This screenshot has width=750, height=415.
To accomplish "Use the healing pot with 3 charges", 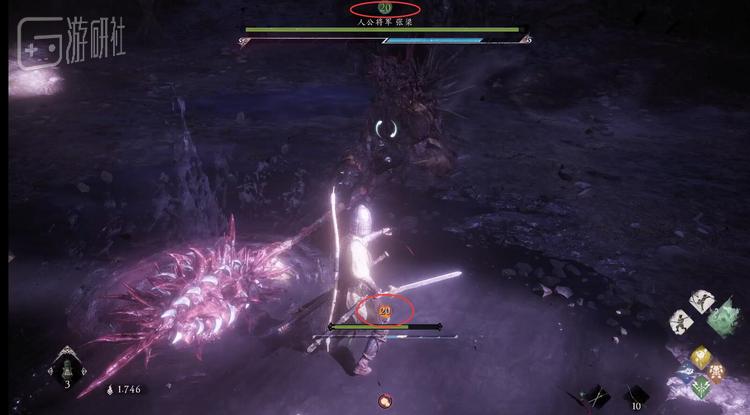I will pos(68,362).
